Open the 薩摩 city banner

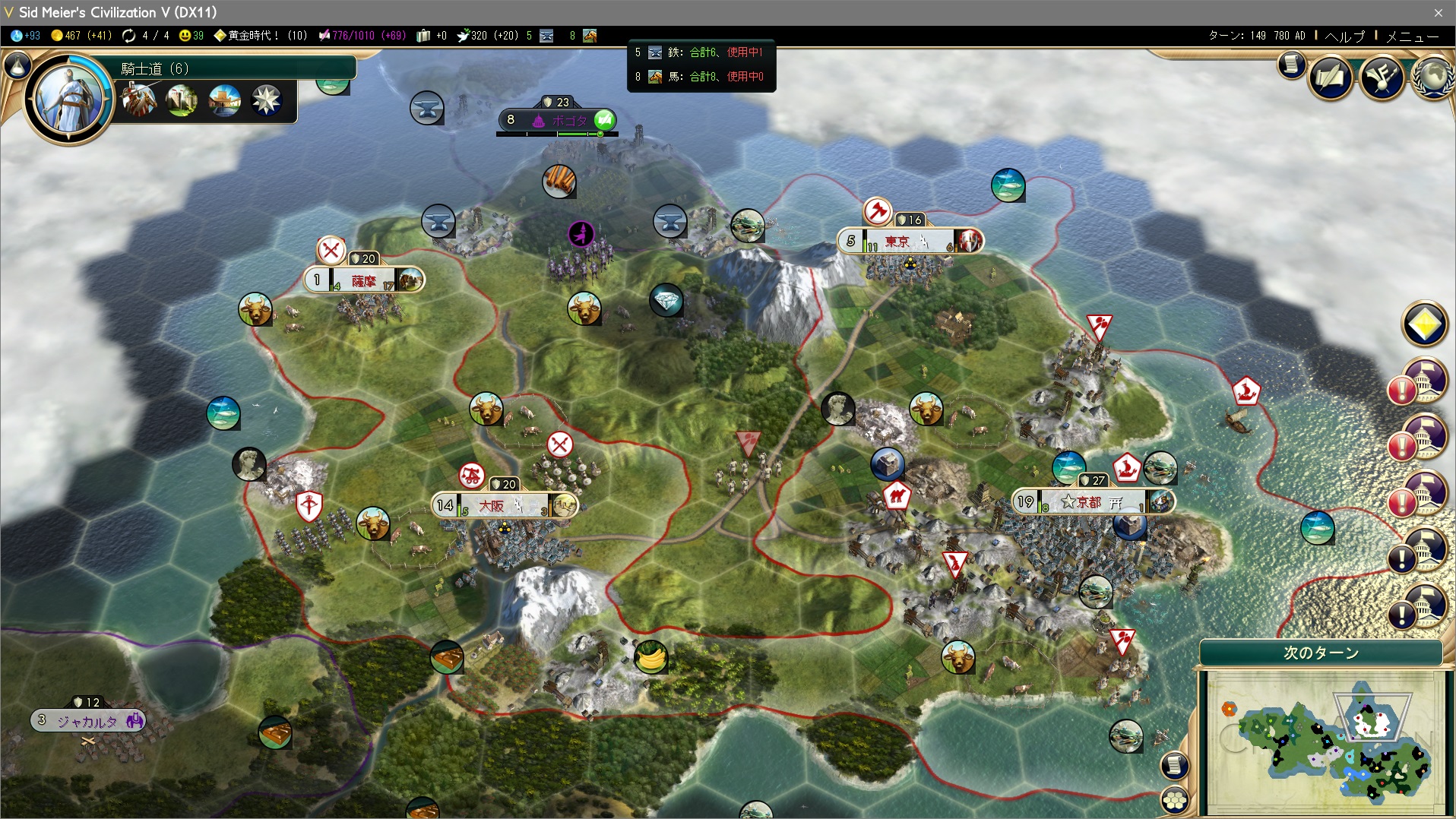pyautogui.click(x=363, y=280)
